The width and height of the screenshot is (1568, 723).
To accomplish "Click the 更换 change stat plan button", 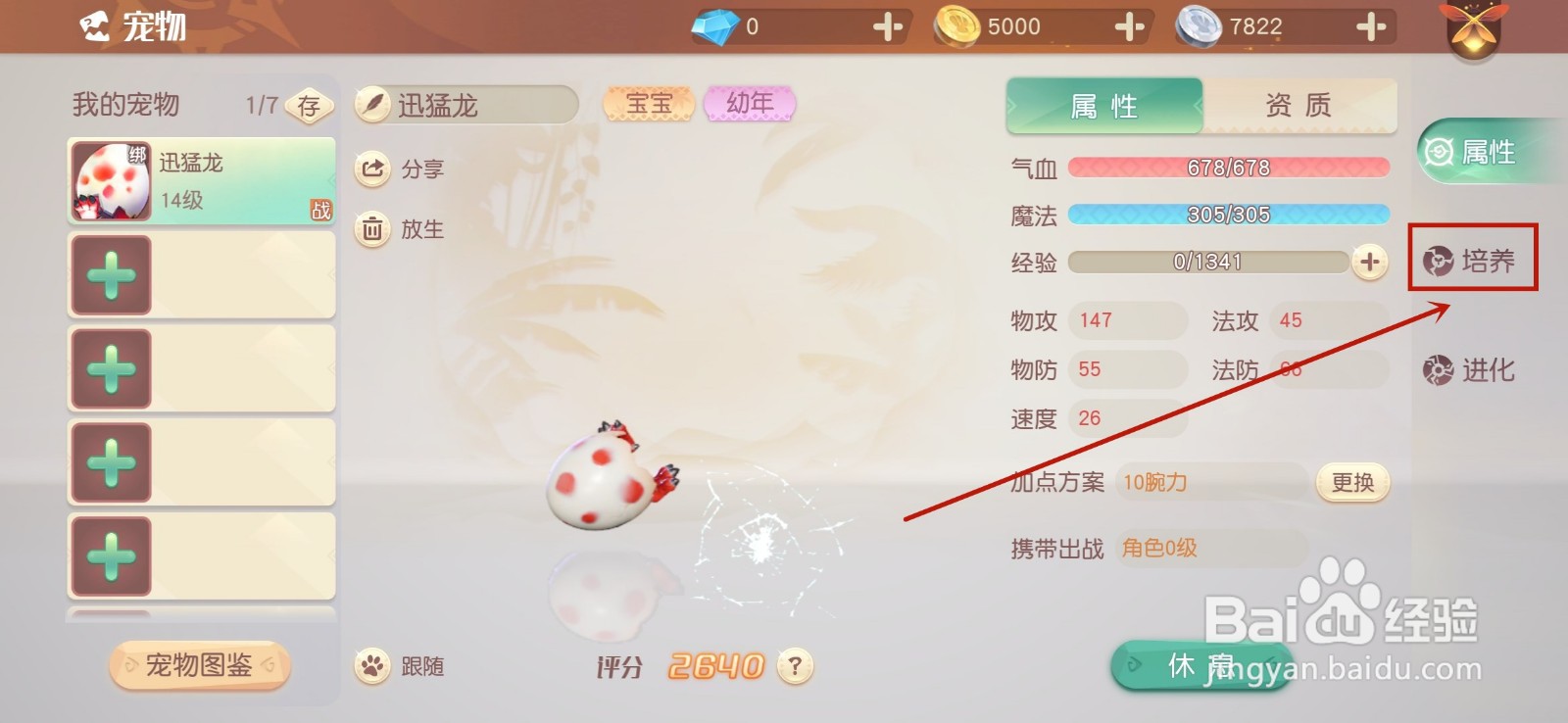I will pyautogui.click(x=1351, y=482).
